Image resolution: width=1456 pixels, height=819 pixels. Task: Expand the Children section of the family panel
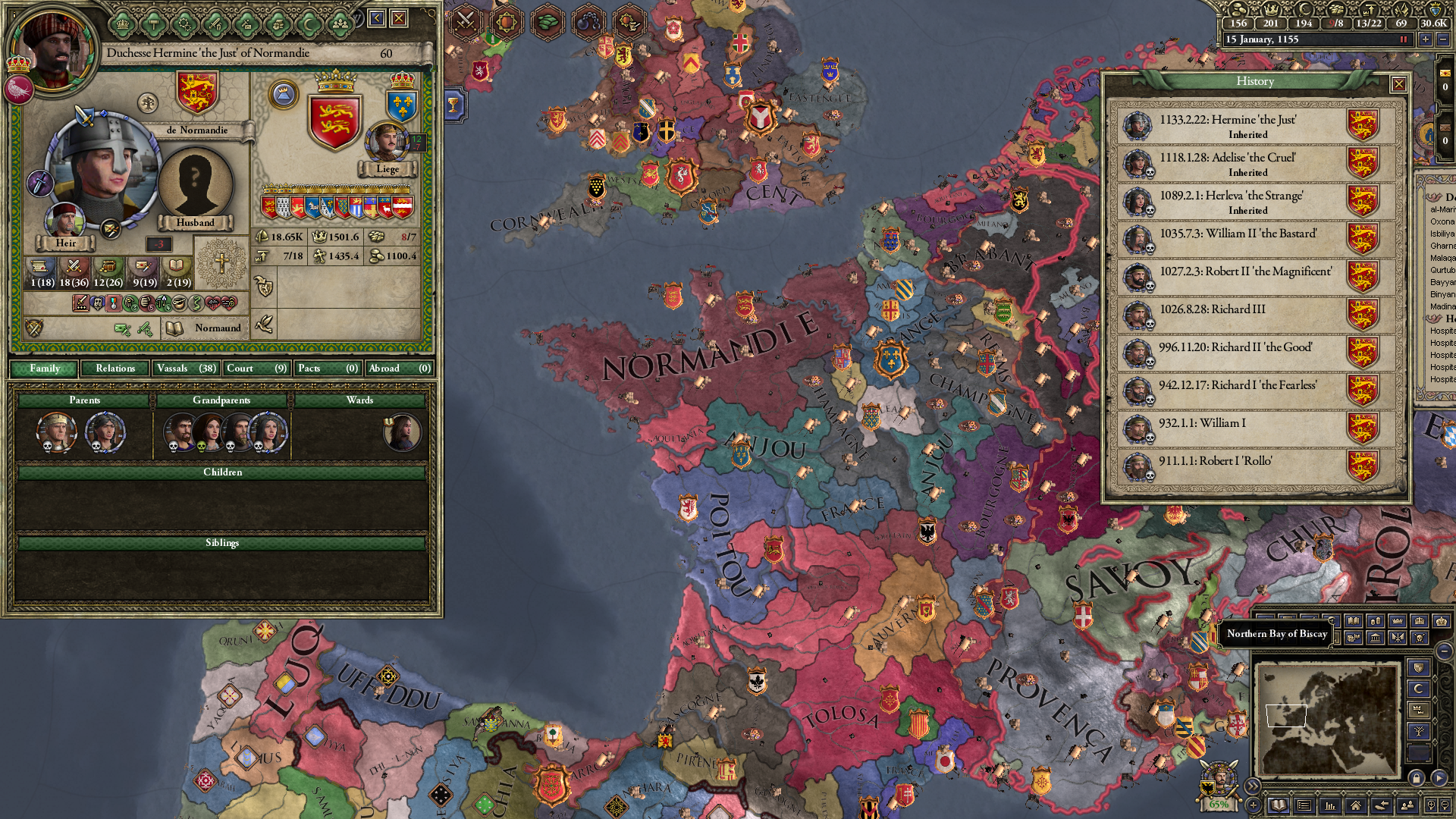click(221, 472)
